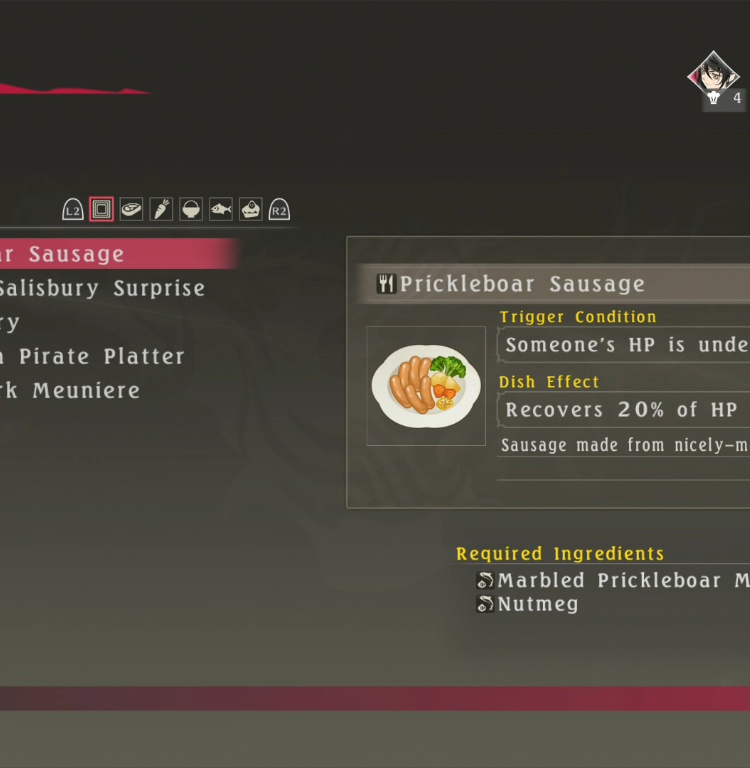
Task: Select the Pirate Platter recipe
Action: (100, 356)
